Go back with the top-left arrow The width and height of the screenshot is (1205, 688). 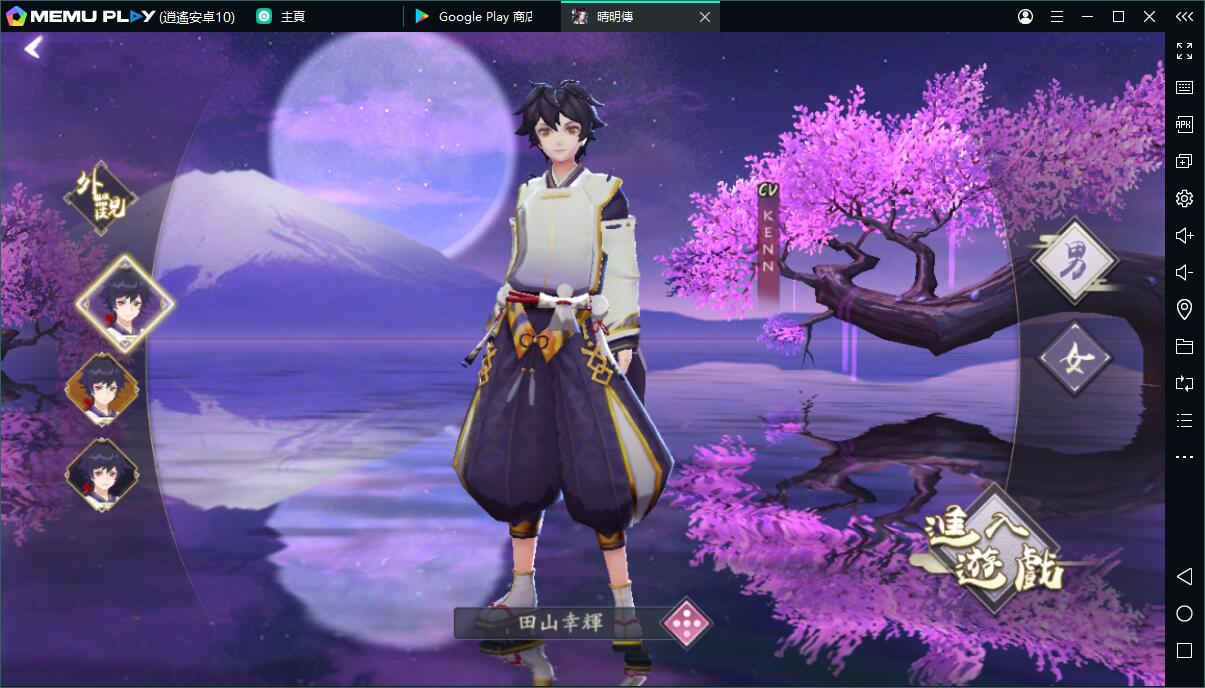34,47
